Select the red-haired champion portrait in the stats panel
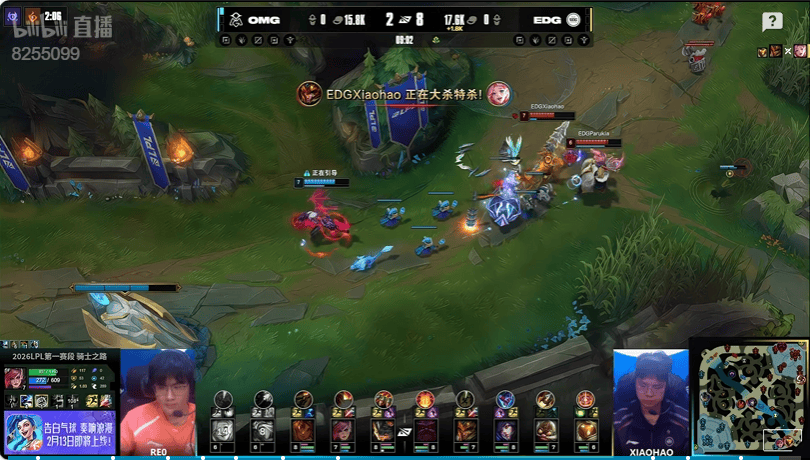Image resolution: width=810 pixels, height=460 pixels. pos(16,379)
